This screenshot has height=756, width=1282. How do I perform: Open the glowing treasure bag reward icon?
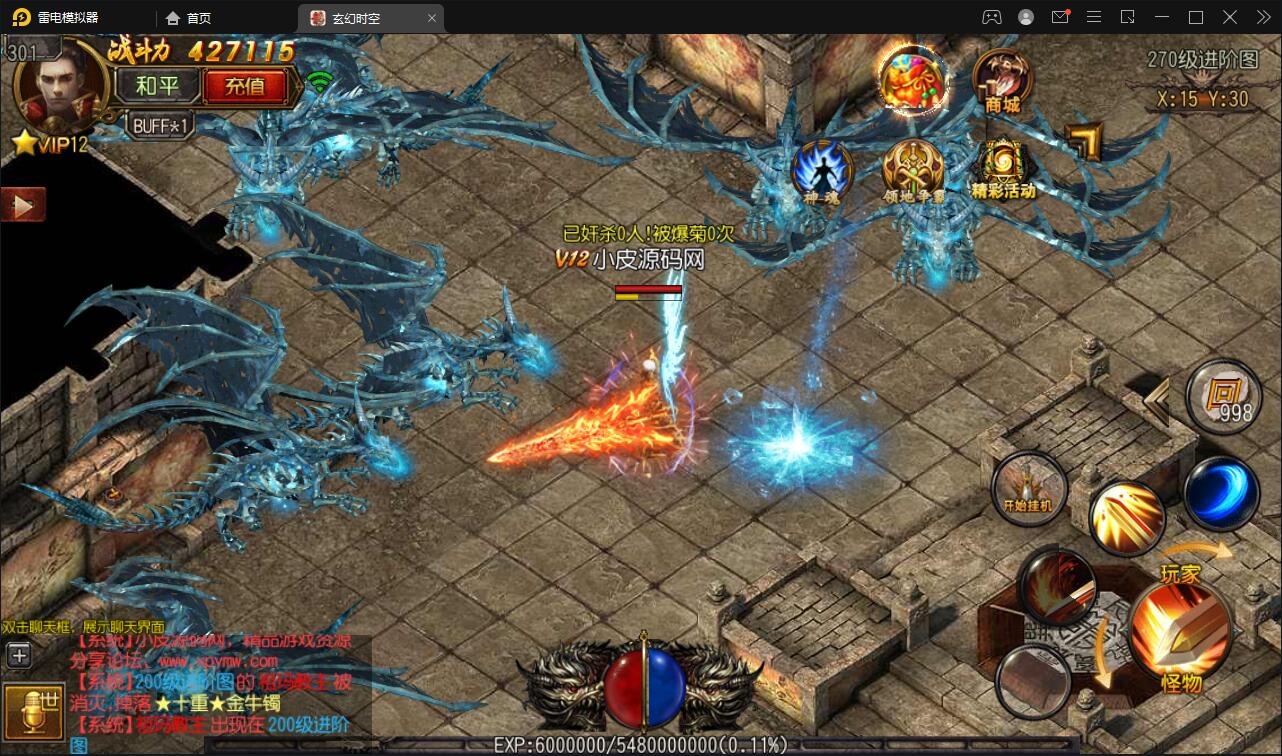(912, 80)
